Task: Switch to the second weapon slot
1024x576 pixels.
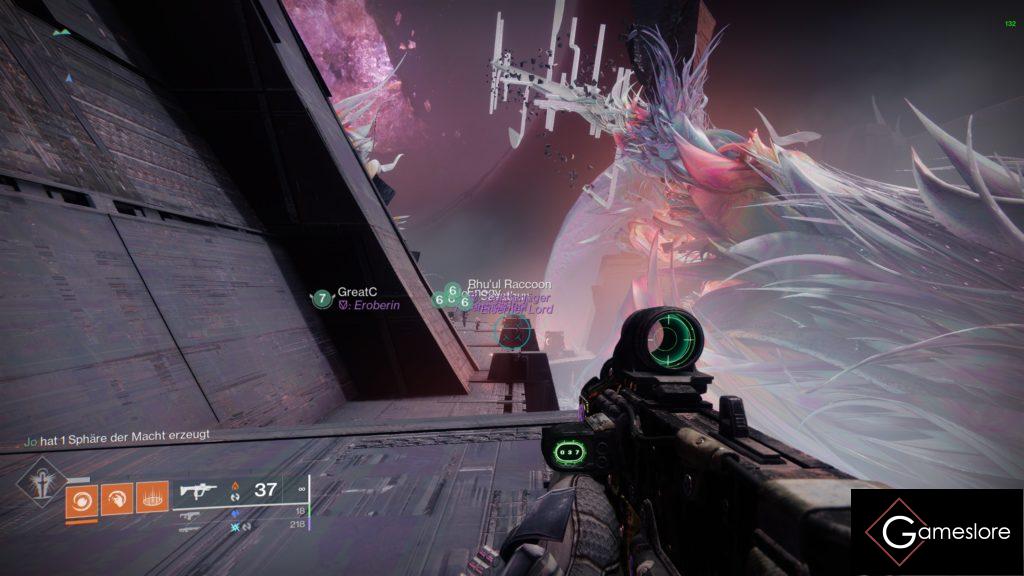Action: coord(190,514)
